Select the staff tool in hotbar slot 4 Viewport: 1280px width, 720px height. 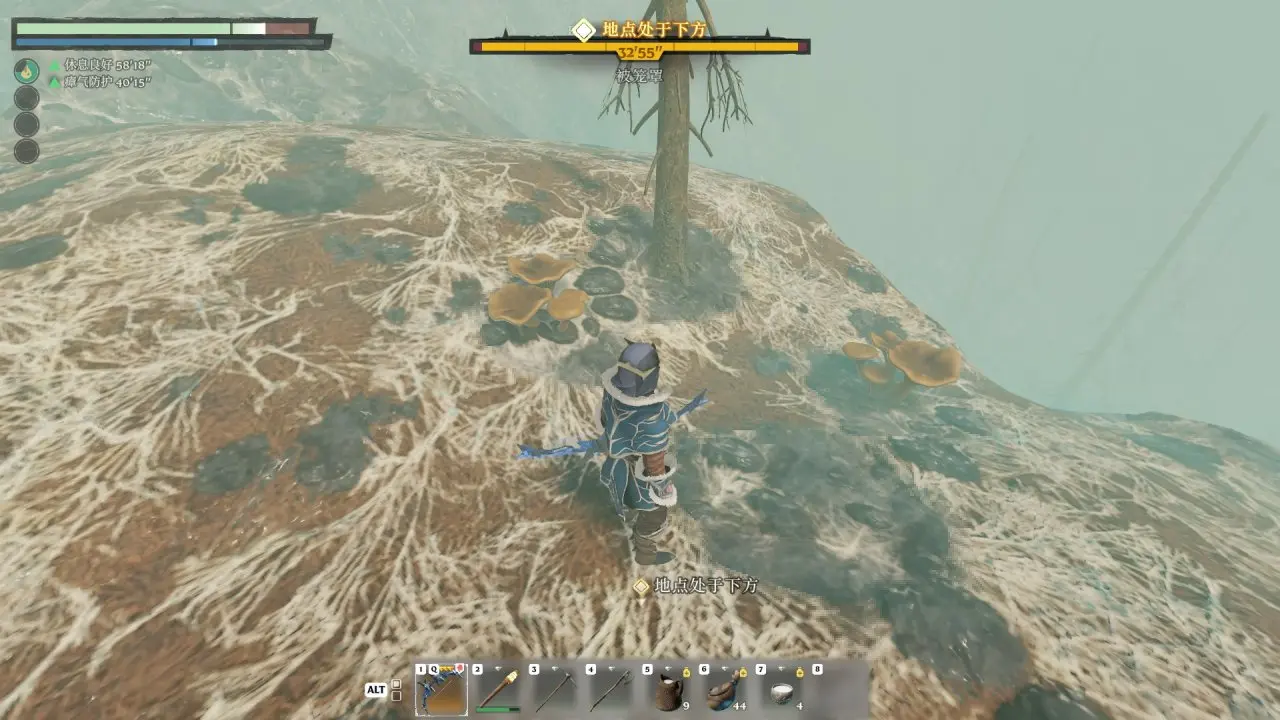pos(611,690)
